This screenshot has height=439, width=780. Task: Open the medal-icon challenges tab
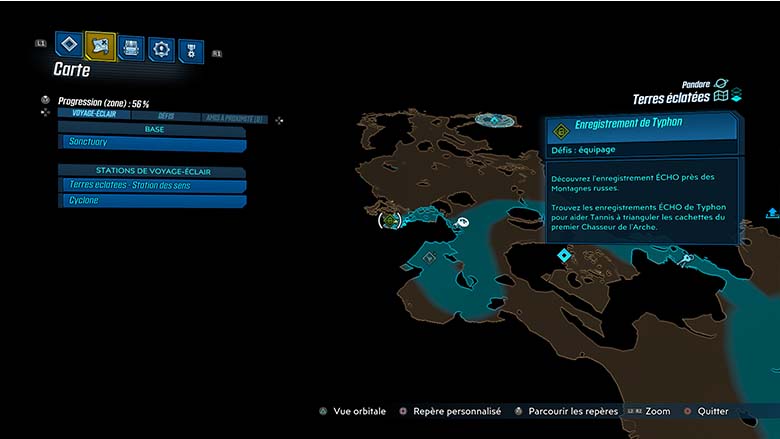191,50
